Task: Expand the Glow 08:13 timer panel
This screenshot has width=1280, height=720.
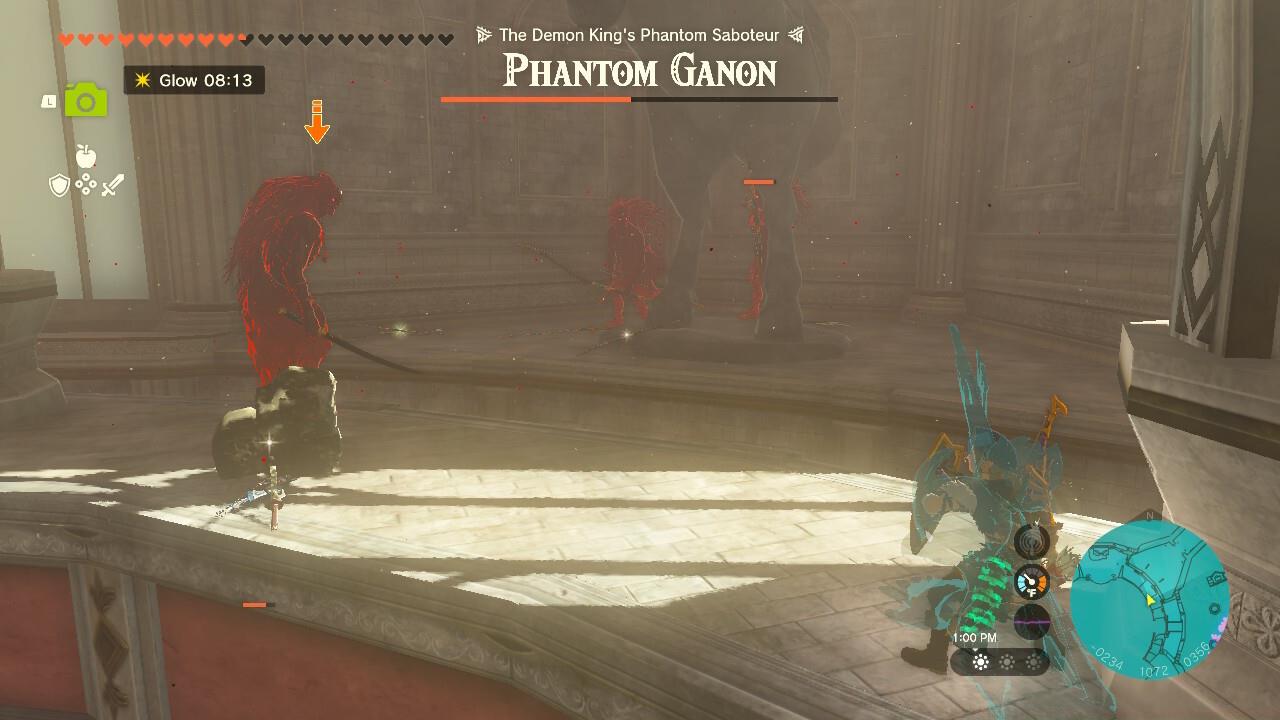Action: point(192,81)
